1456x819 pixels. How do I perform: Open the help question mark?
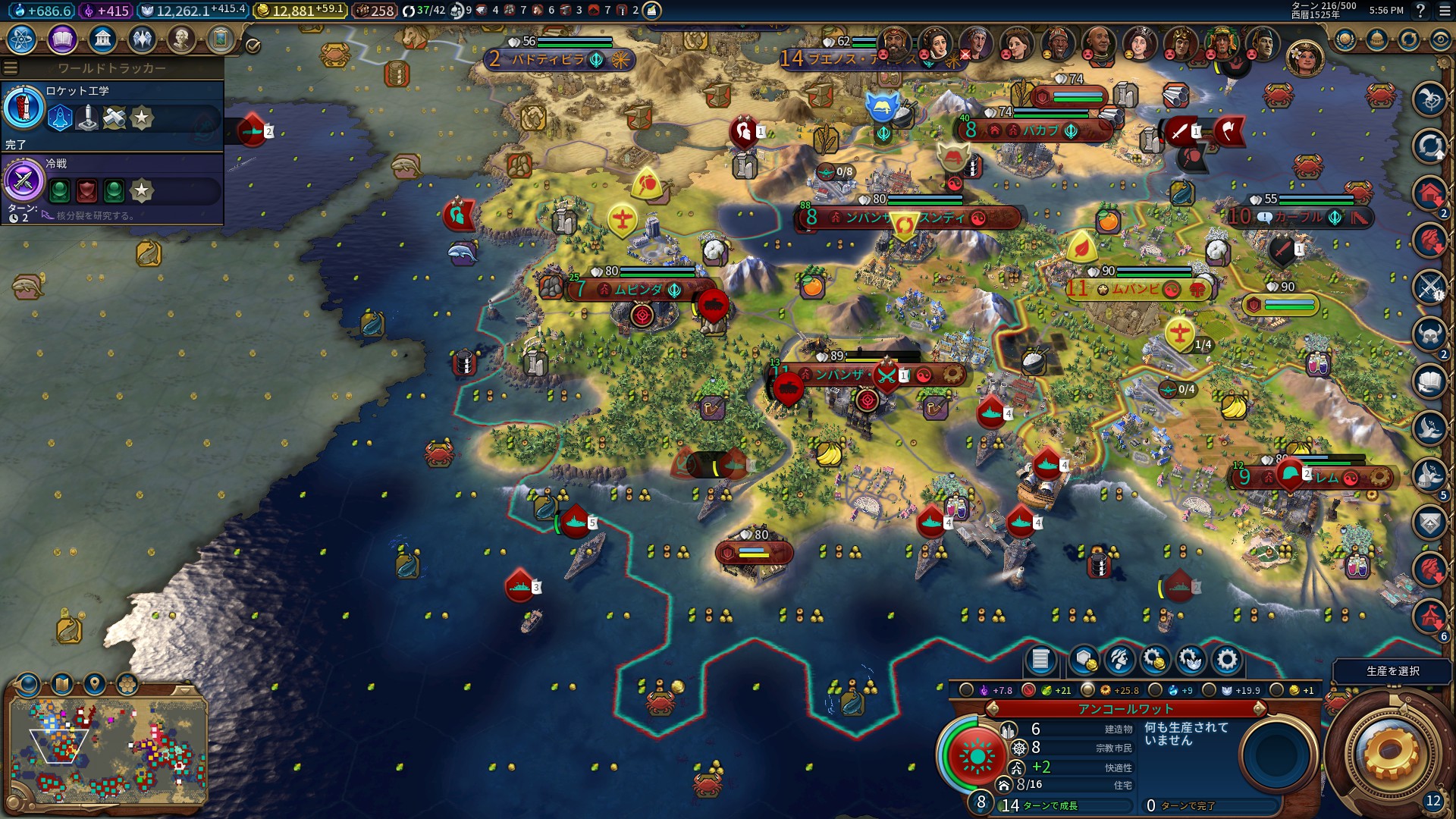[1420, 11]
